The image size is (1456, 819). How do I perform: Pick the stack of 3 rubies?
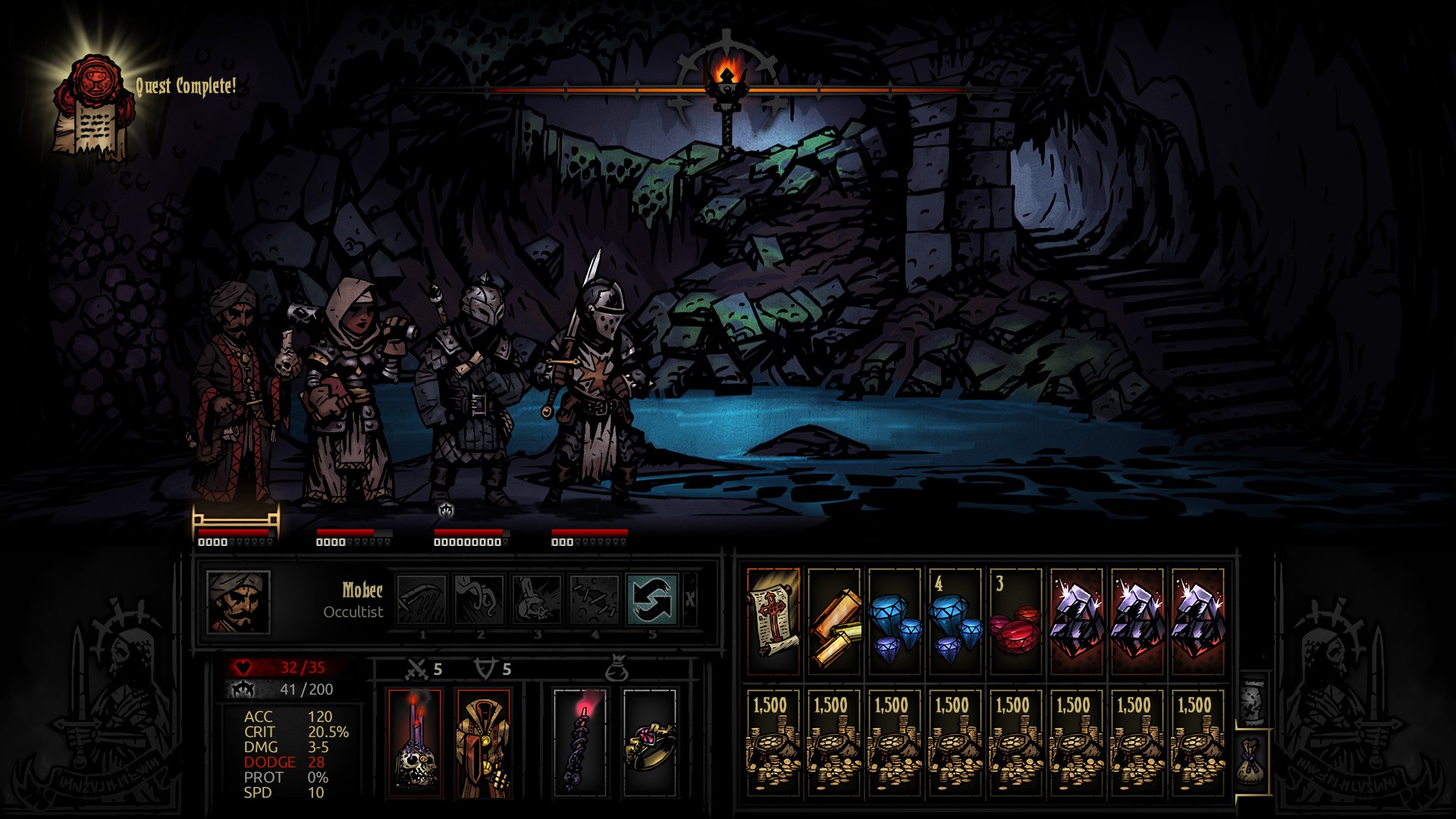[x=1016, y=622]
